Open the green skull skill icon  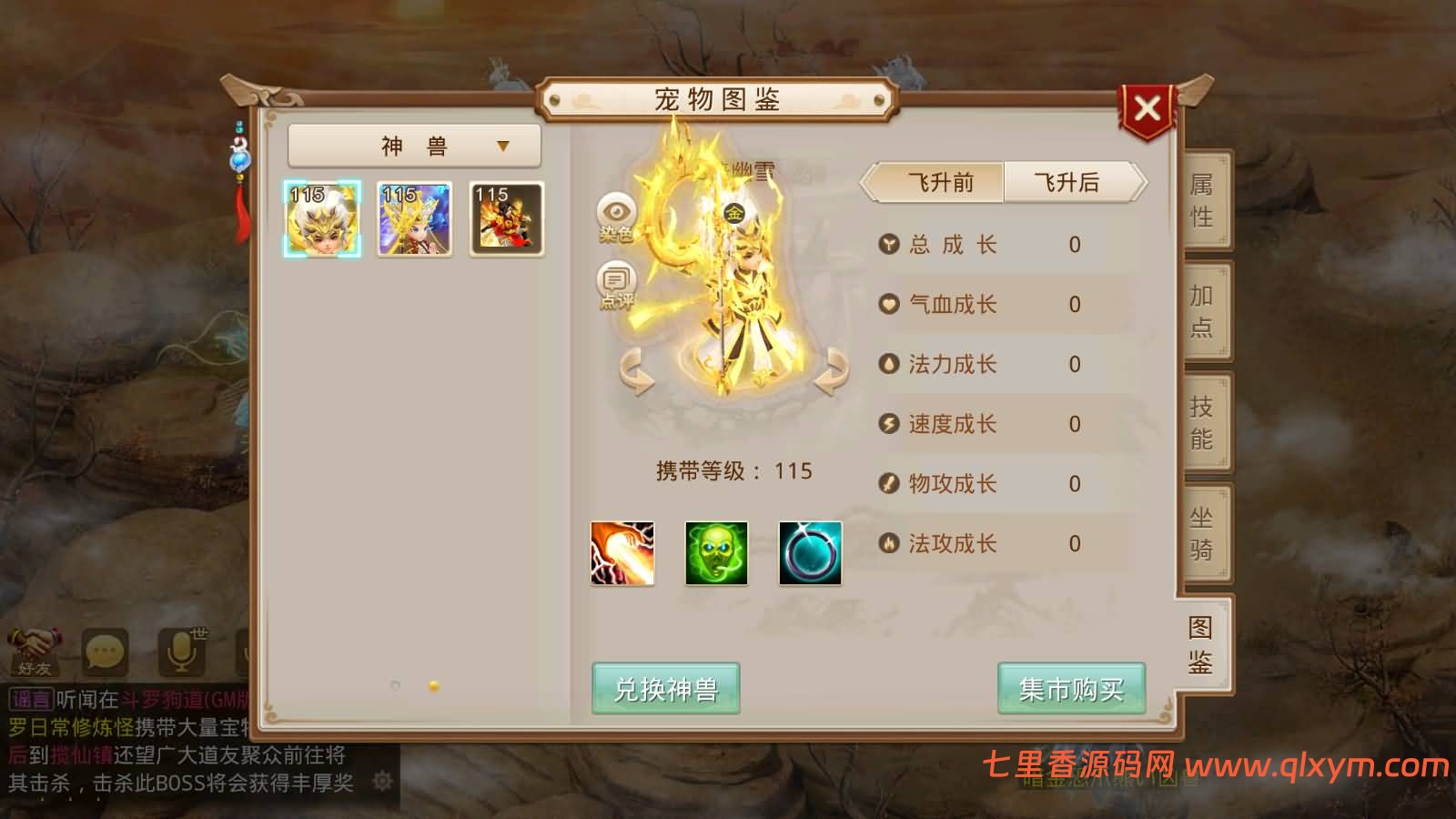[x=717, y=553]
